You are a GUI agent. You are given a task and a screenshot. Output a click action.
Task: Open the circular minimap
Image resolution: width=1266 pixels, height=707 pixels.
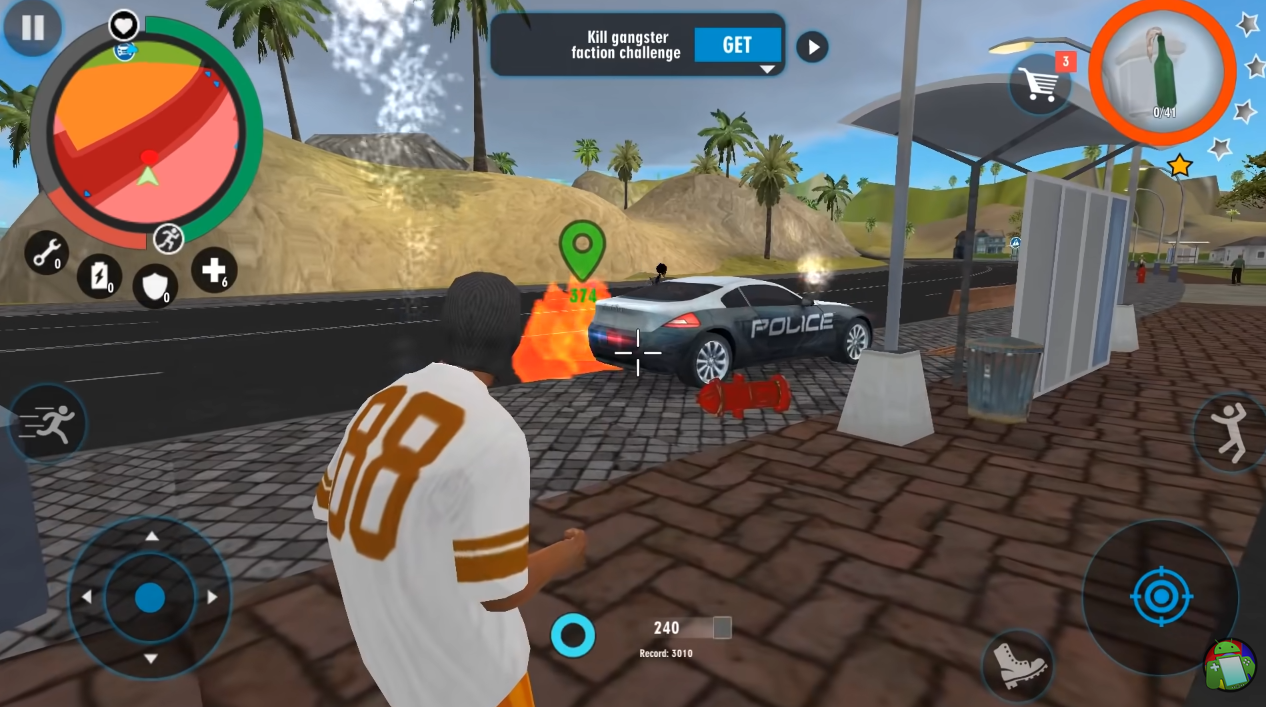pyautogui.click(x=148, y=136)
